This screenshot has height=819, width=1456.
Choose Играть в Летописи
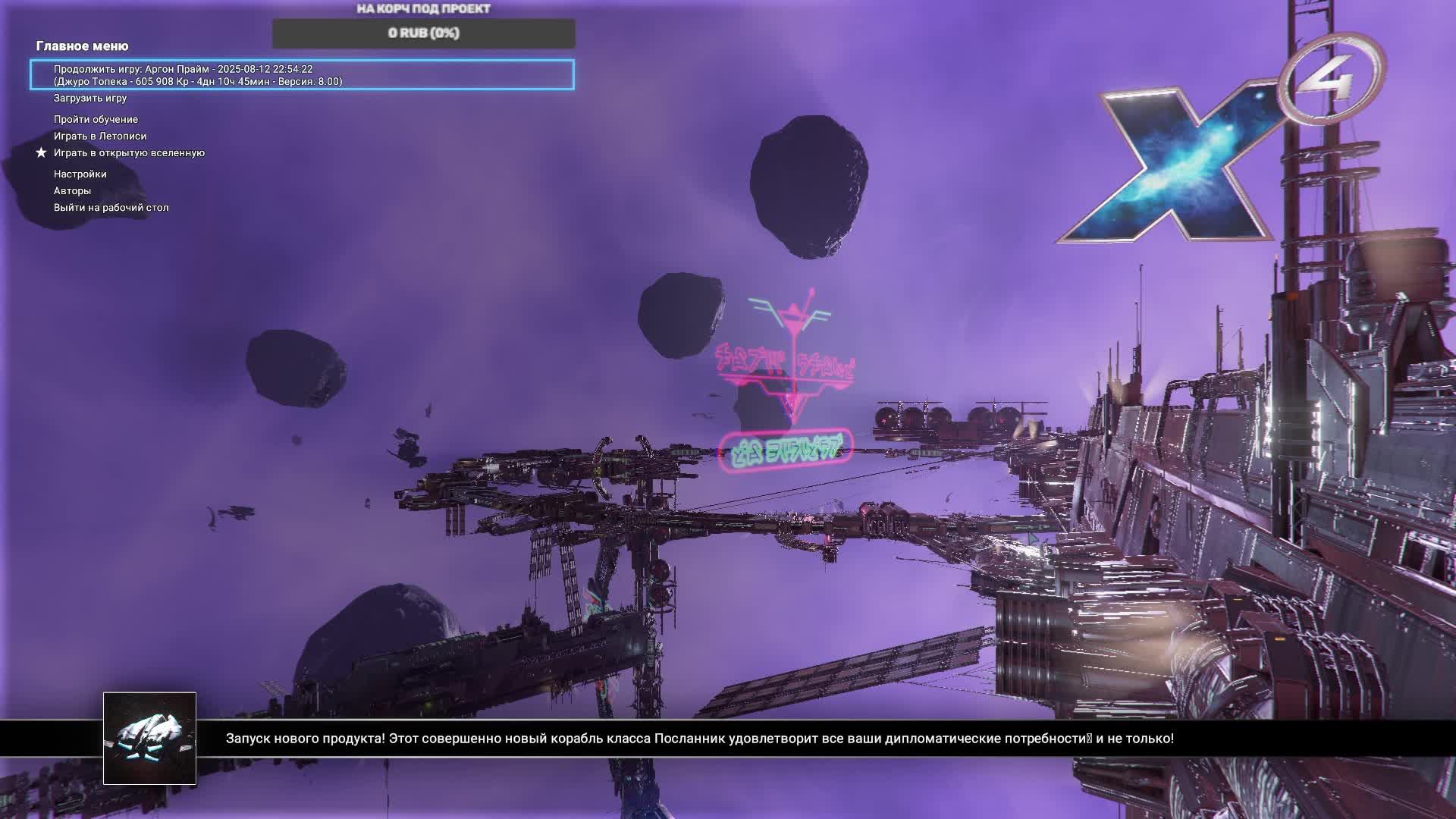pos(100,136)
